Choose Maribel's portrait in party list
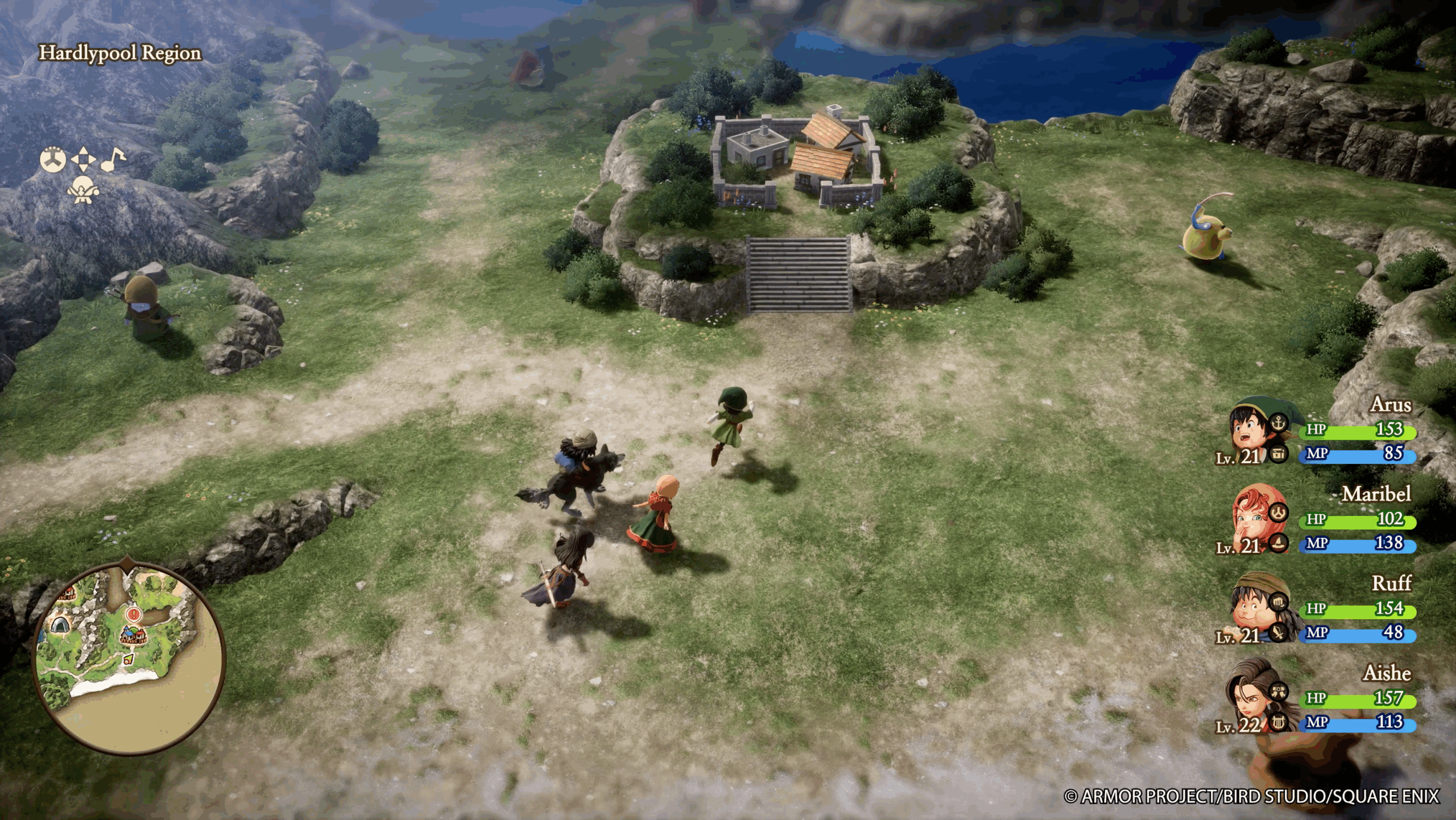The height and width of the screenshot is (820, 1456). 1251,519
